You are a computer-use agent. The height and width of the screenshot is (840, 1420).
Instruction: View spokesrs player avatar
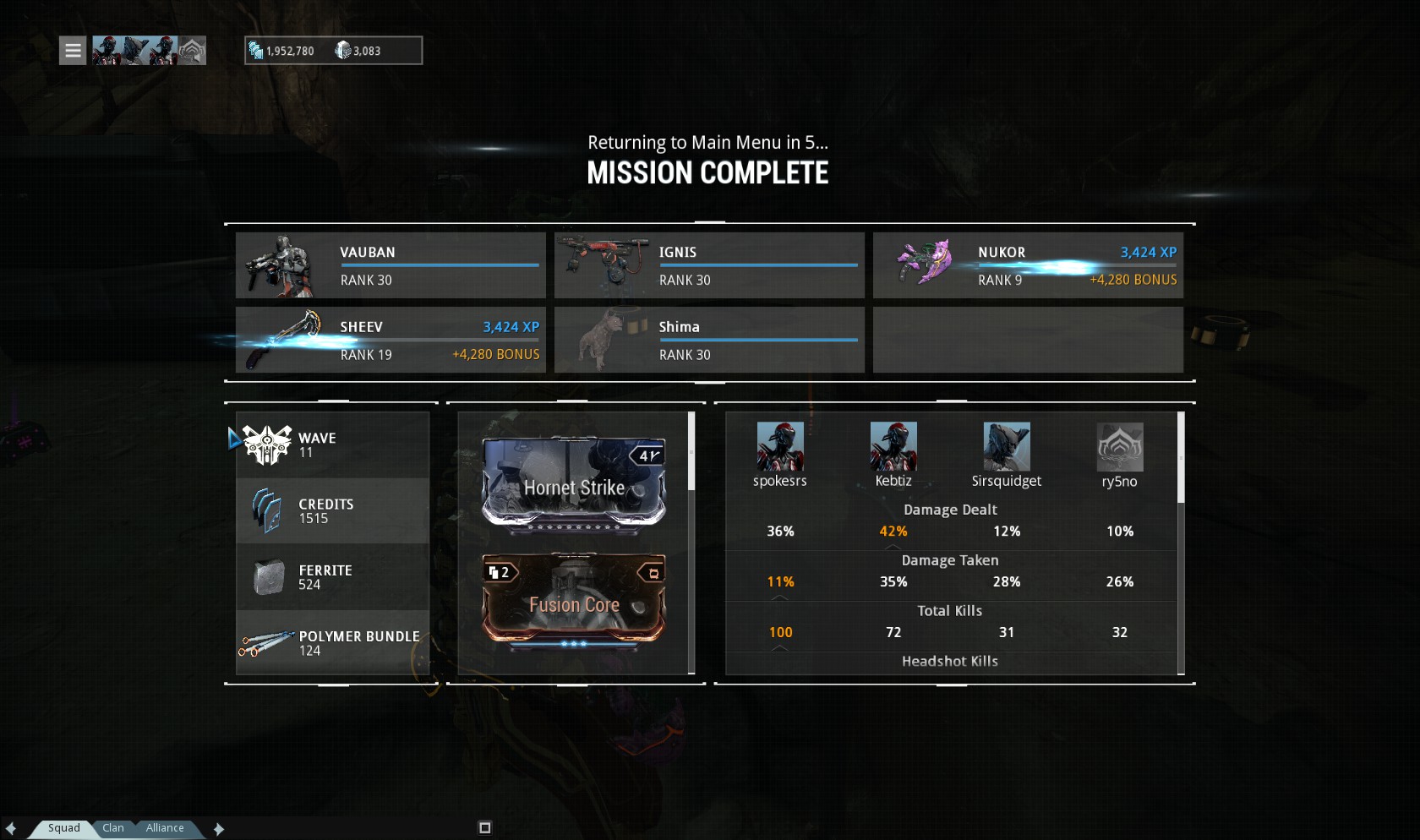coord(780,447)
